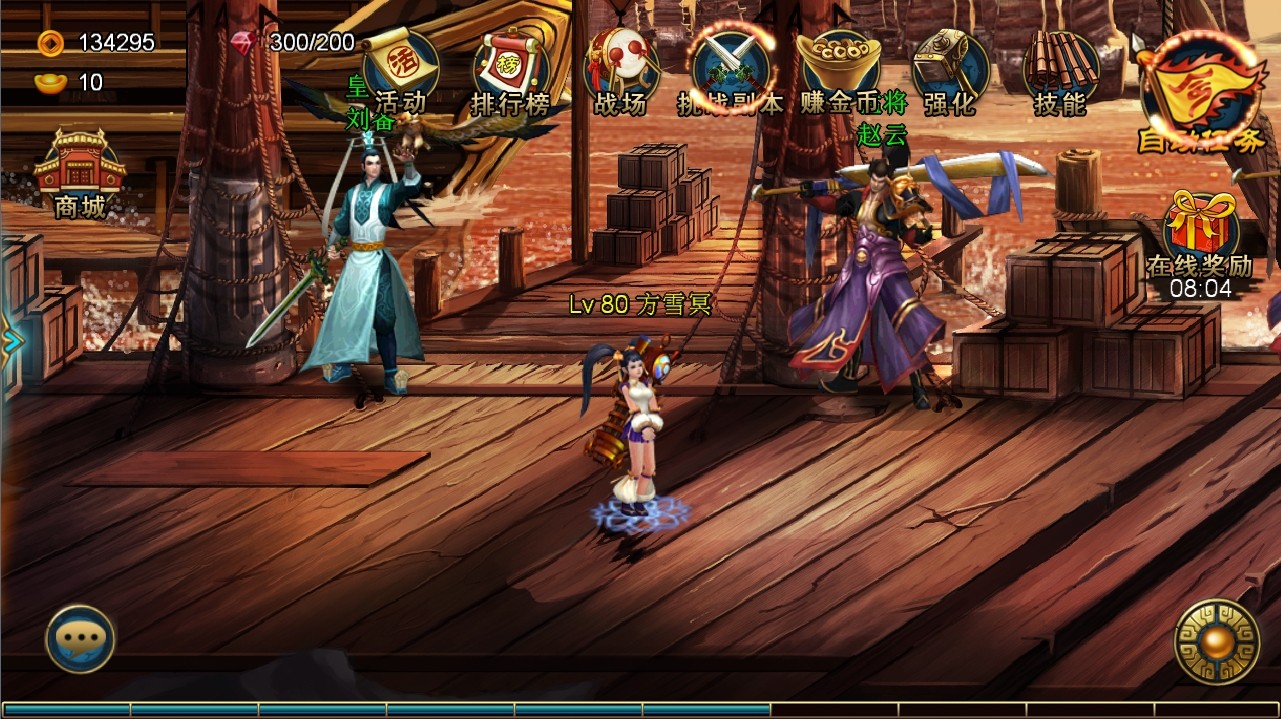Open the 活动 events menu

[400, 70]
